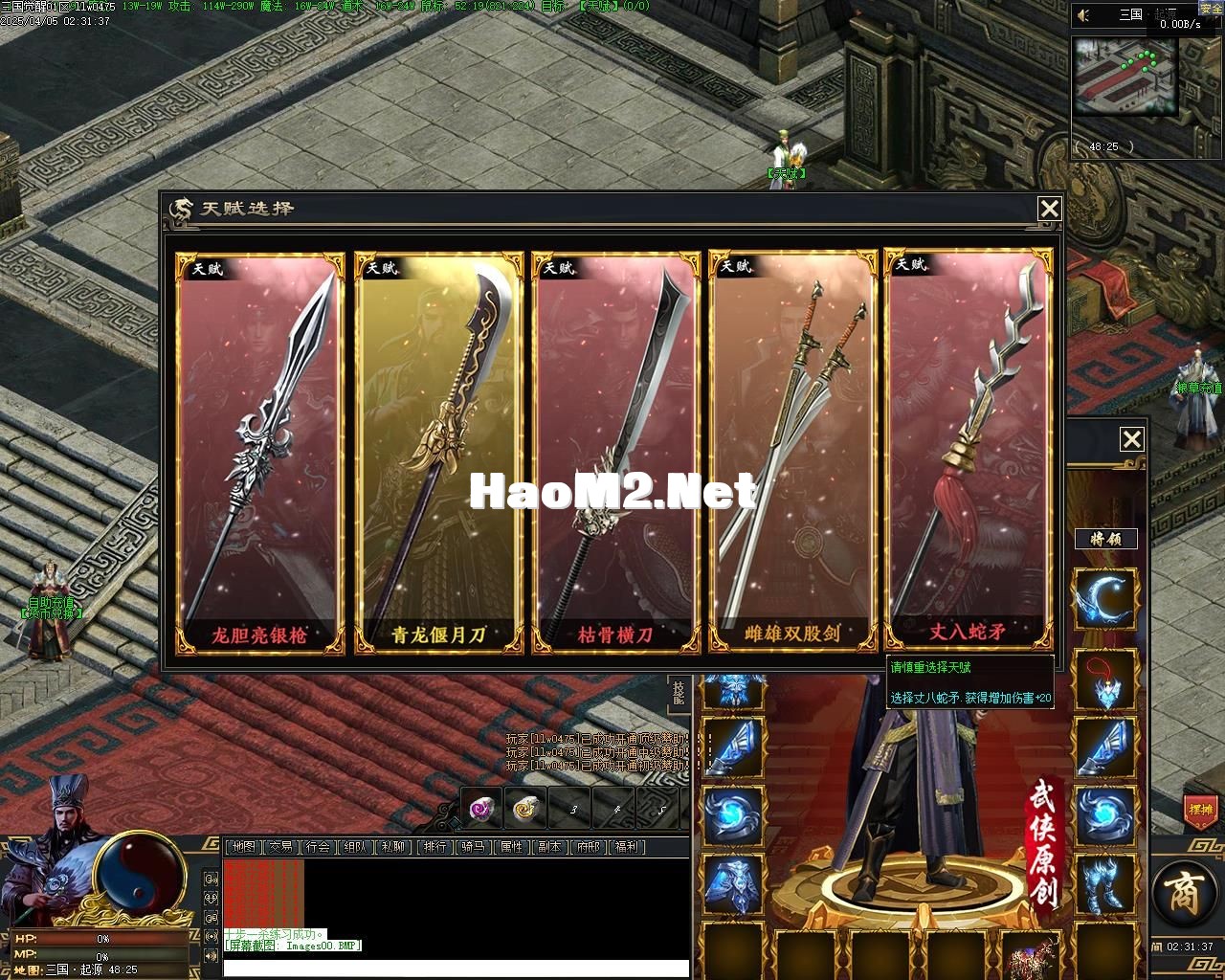Toggle the sound speaker icon
Screen dimensions: 1225x980
point(1083,15)
